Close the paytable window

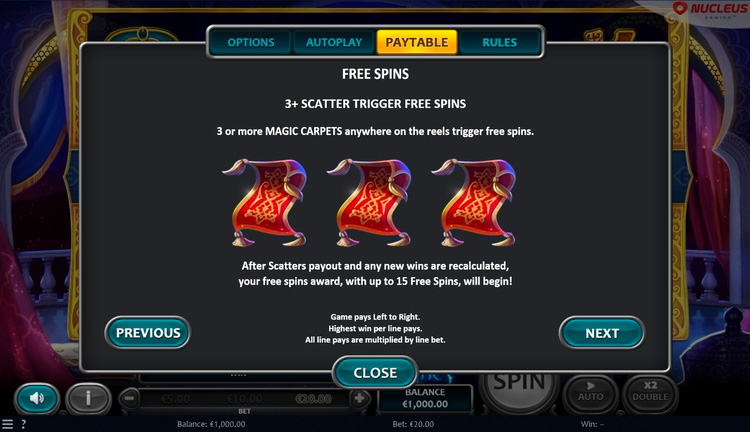click(375, 372)
